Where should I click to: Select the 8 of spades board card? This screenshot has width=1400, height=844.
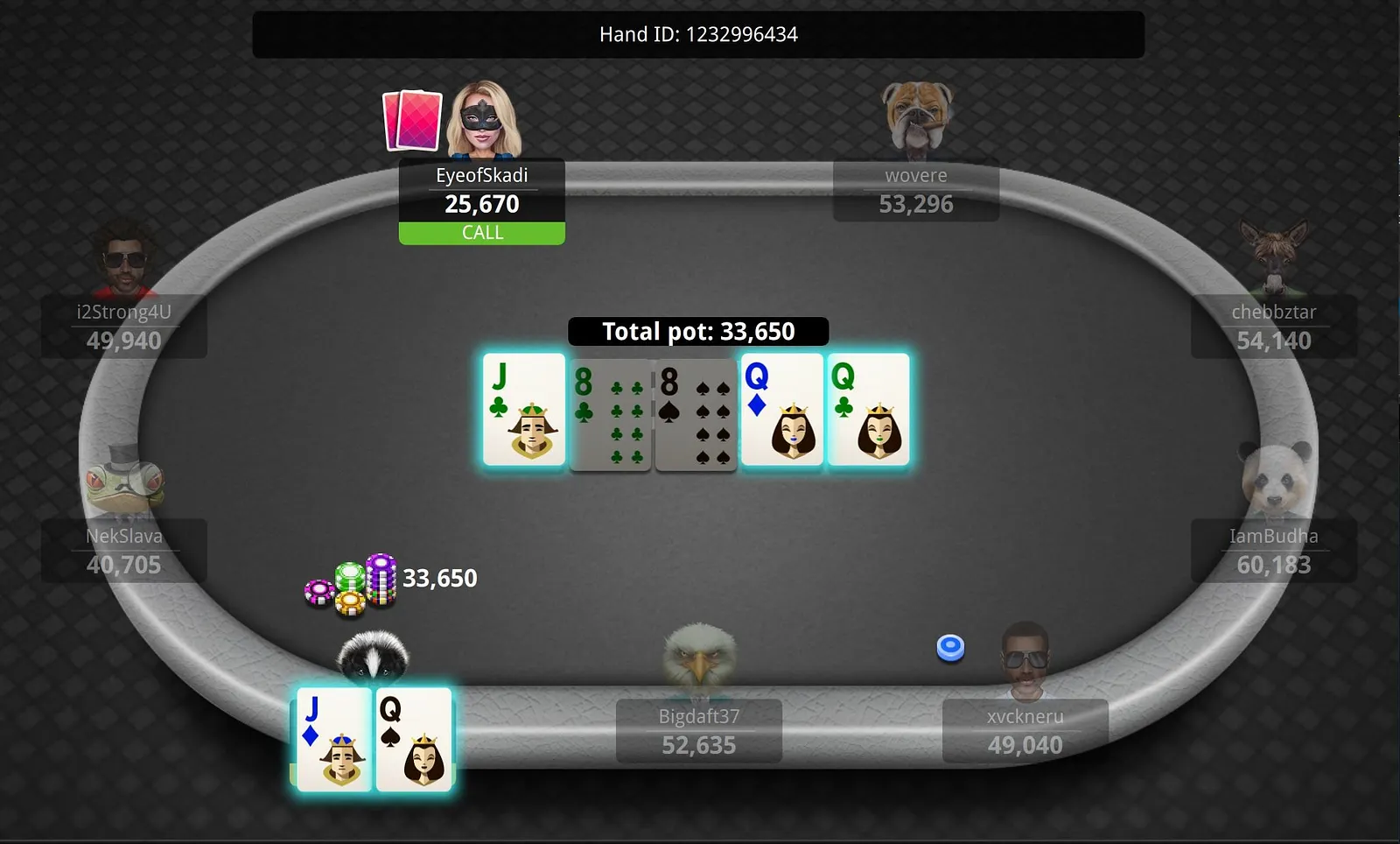click(x=696, y=413)
